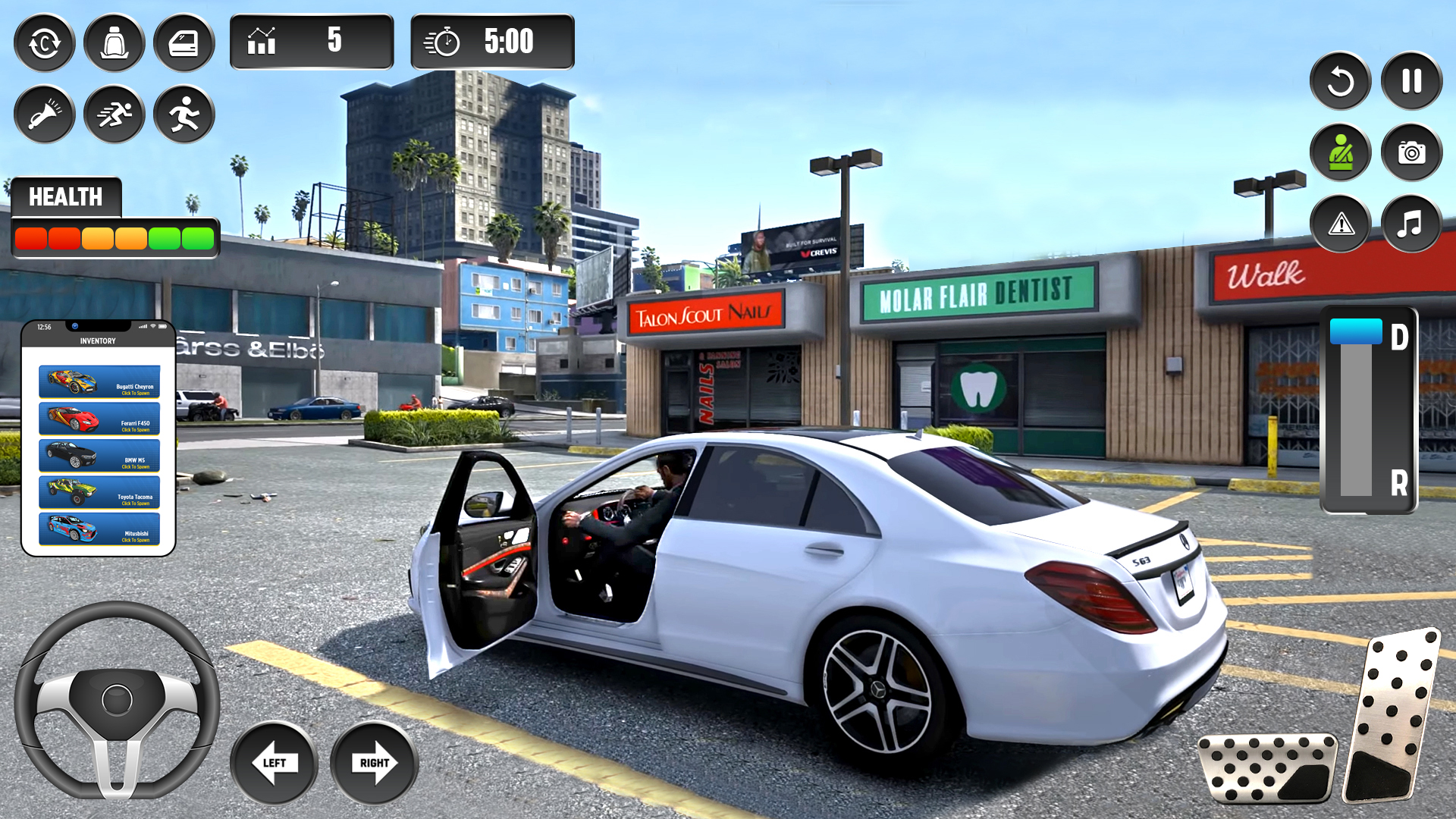Spawn the Bugatti Cheyron from inventory
The height and width of the screenshot is (819, 1456).
(99, 381)
